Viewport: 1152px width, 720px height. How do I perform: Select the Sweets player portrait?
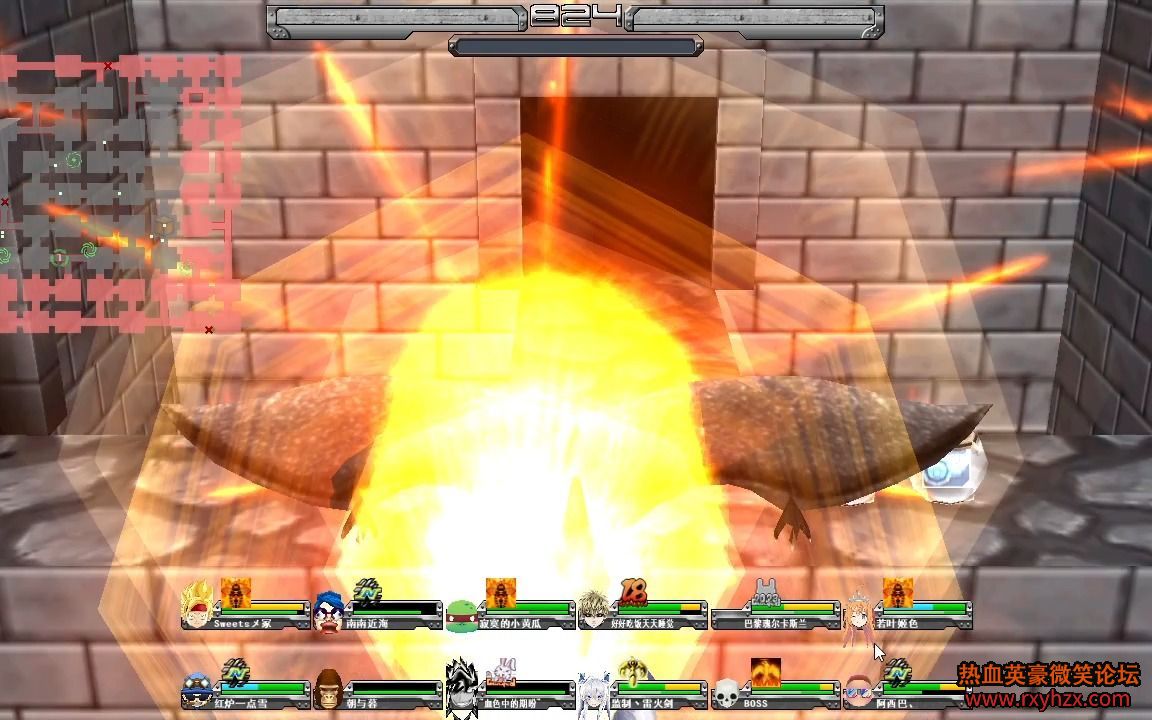[198, 604]
